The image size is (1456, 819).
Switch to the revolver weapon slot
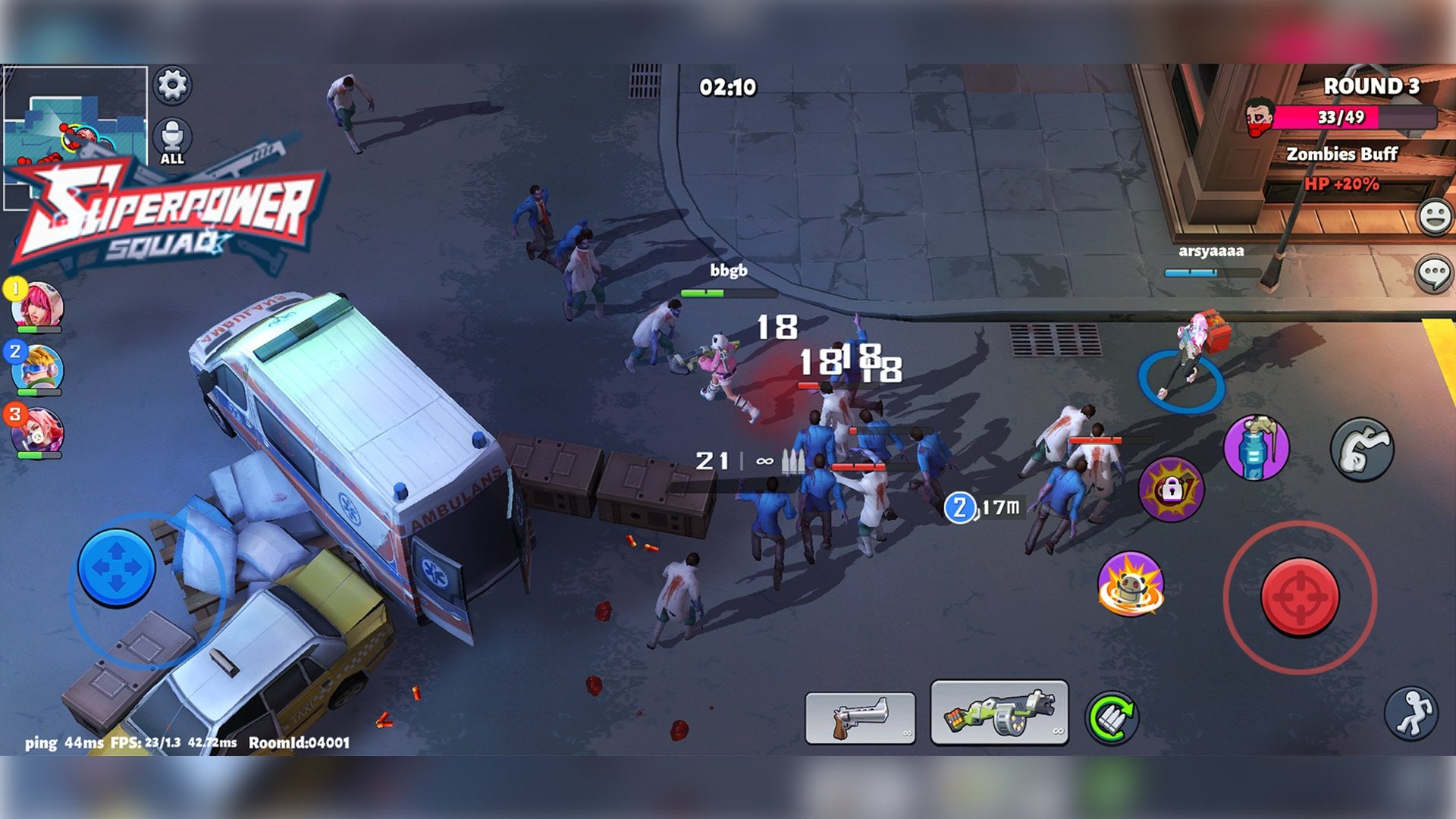pyautogui.click(x=860, y=717)
